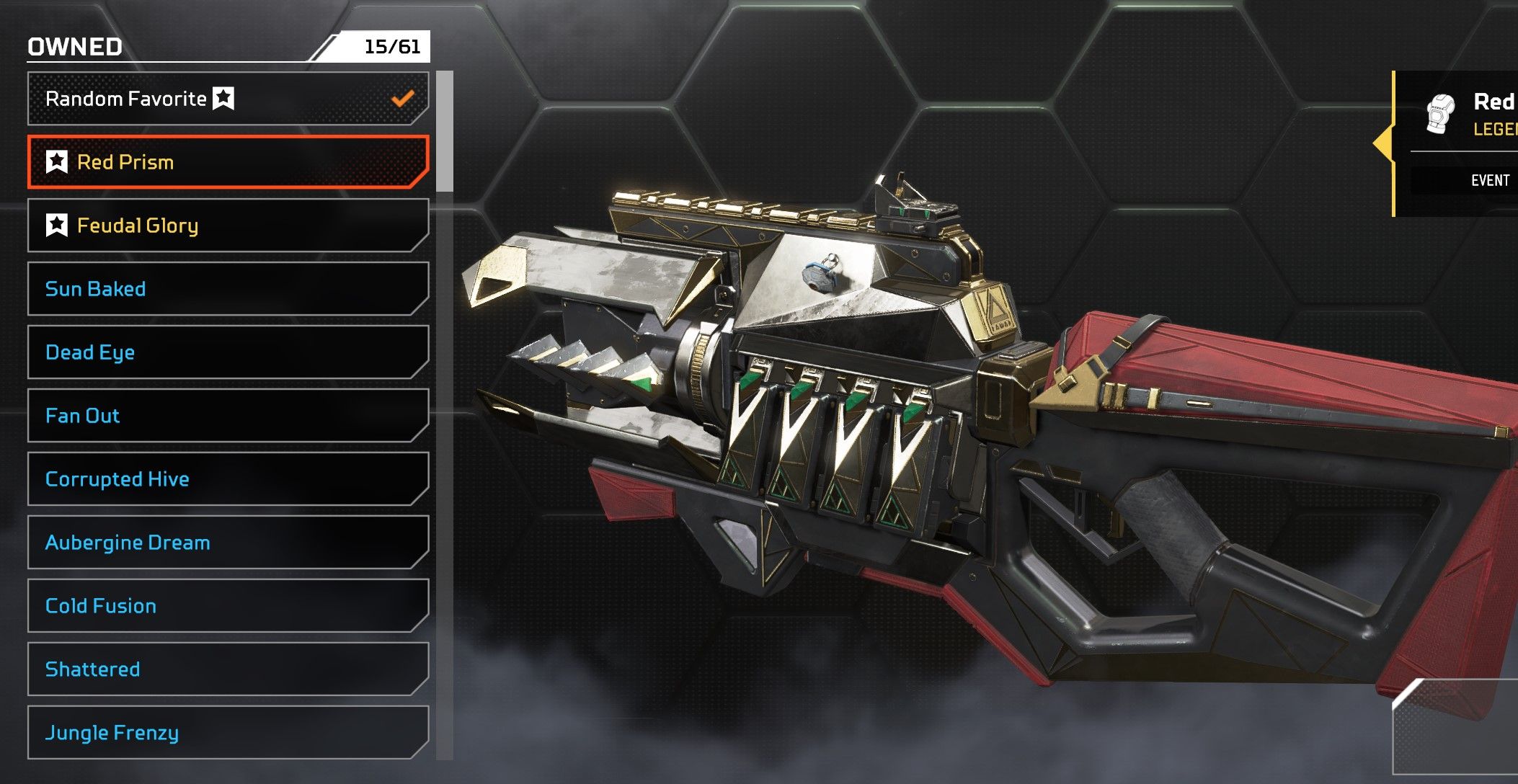Click the skin list scrollbar handle
Viewport: 1518px width, 784px height.
point(445,131)
